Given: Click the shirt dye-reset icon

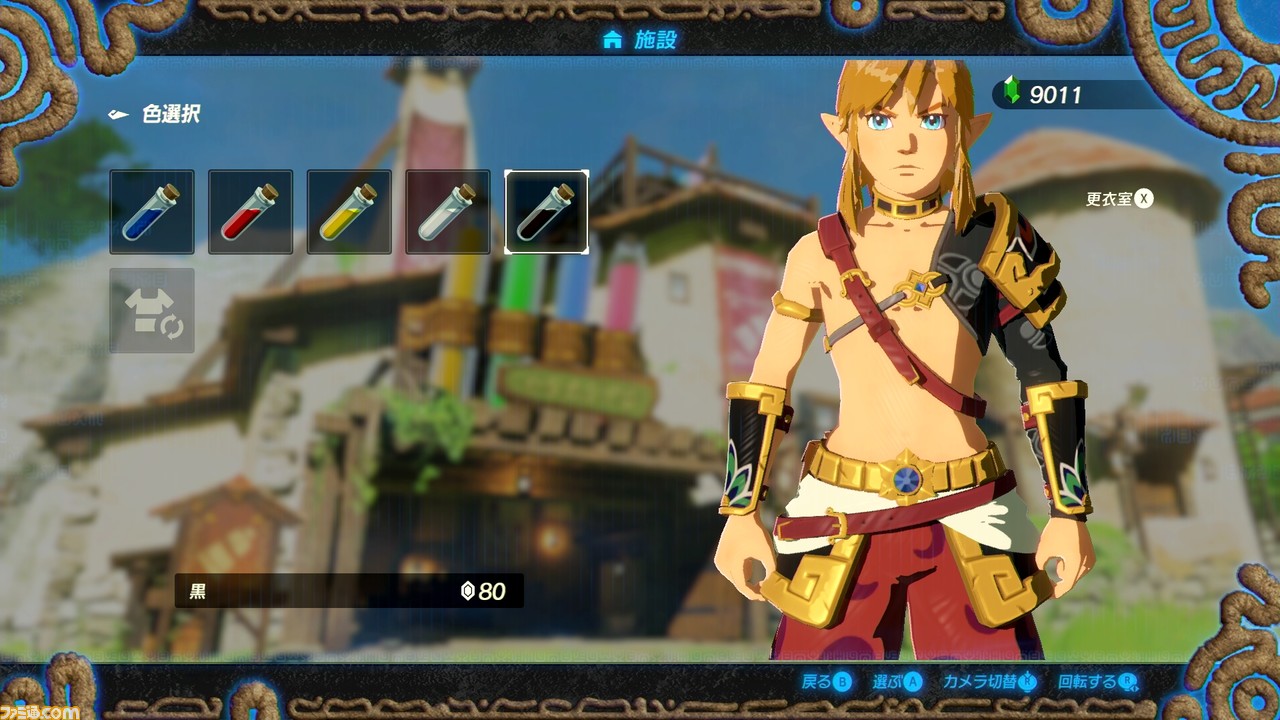Looking at the screenshot, I should click(151, 310).
